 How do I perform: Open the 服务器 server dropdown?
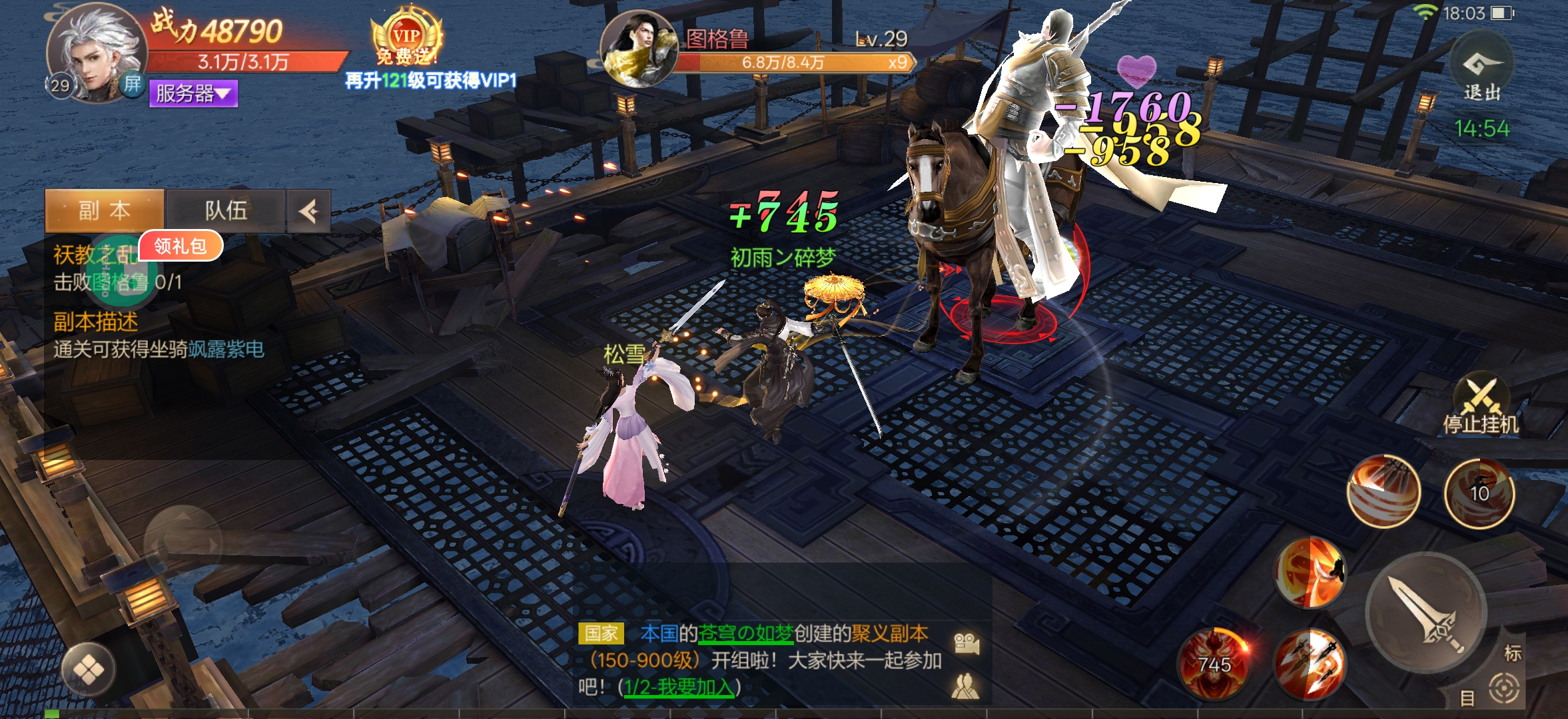coord(193,93)
